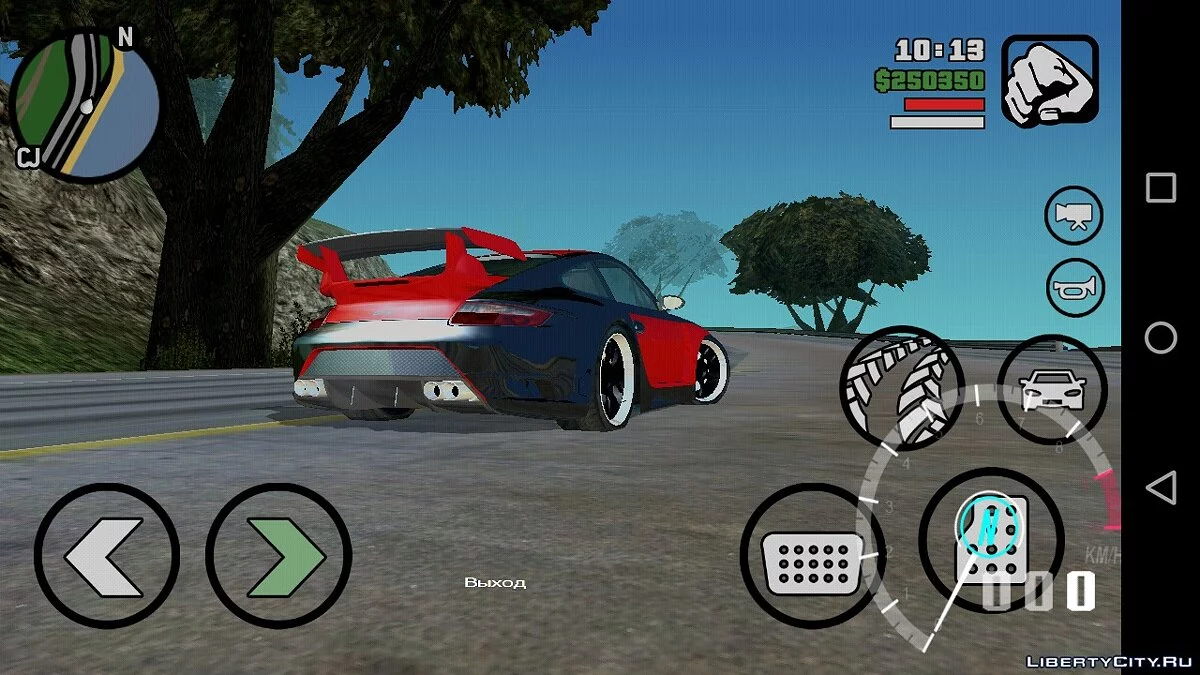This screenshot has width=1200, height=675.
Task: Tap Android home circle button
Action: coord(1160,338)
